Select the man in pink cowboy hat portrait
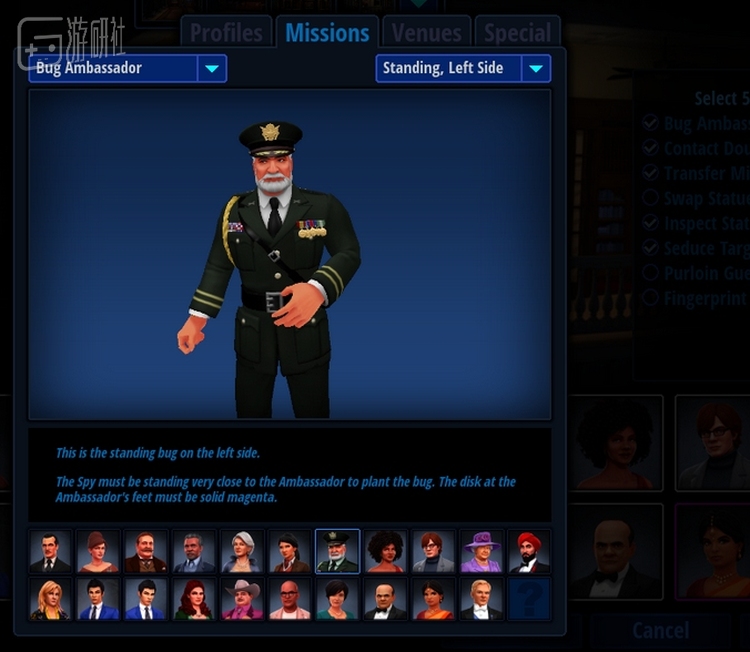 click(242, 599)
